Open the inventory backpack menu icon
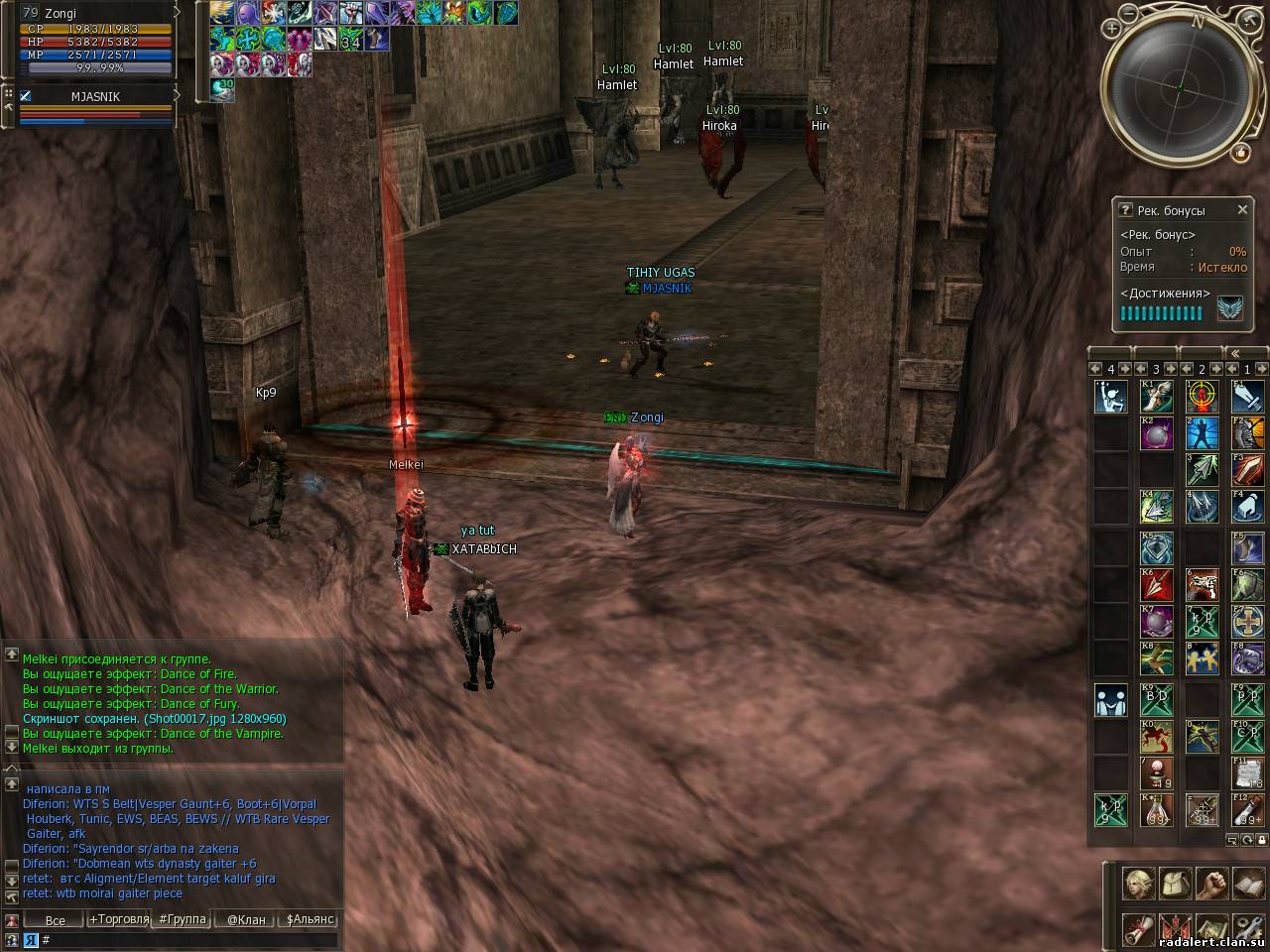The width and height of the screenshot is (1270, 952). click(x=1175, y=881)
